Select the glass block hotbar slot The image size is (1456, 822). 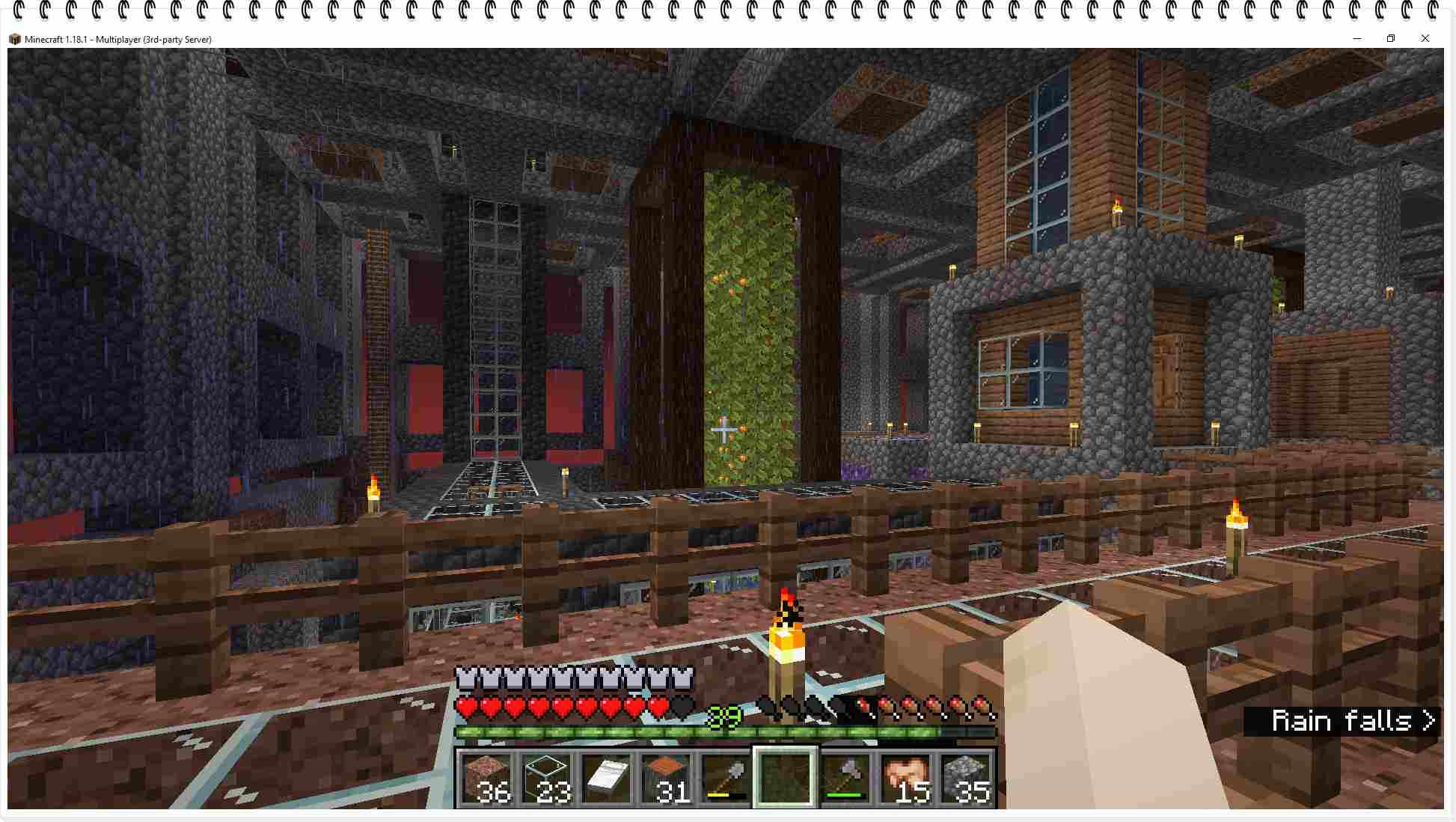click(x=546, y=779)
